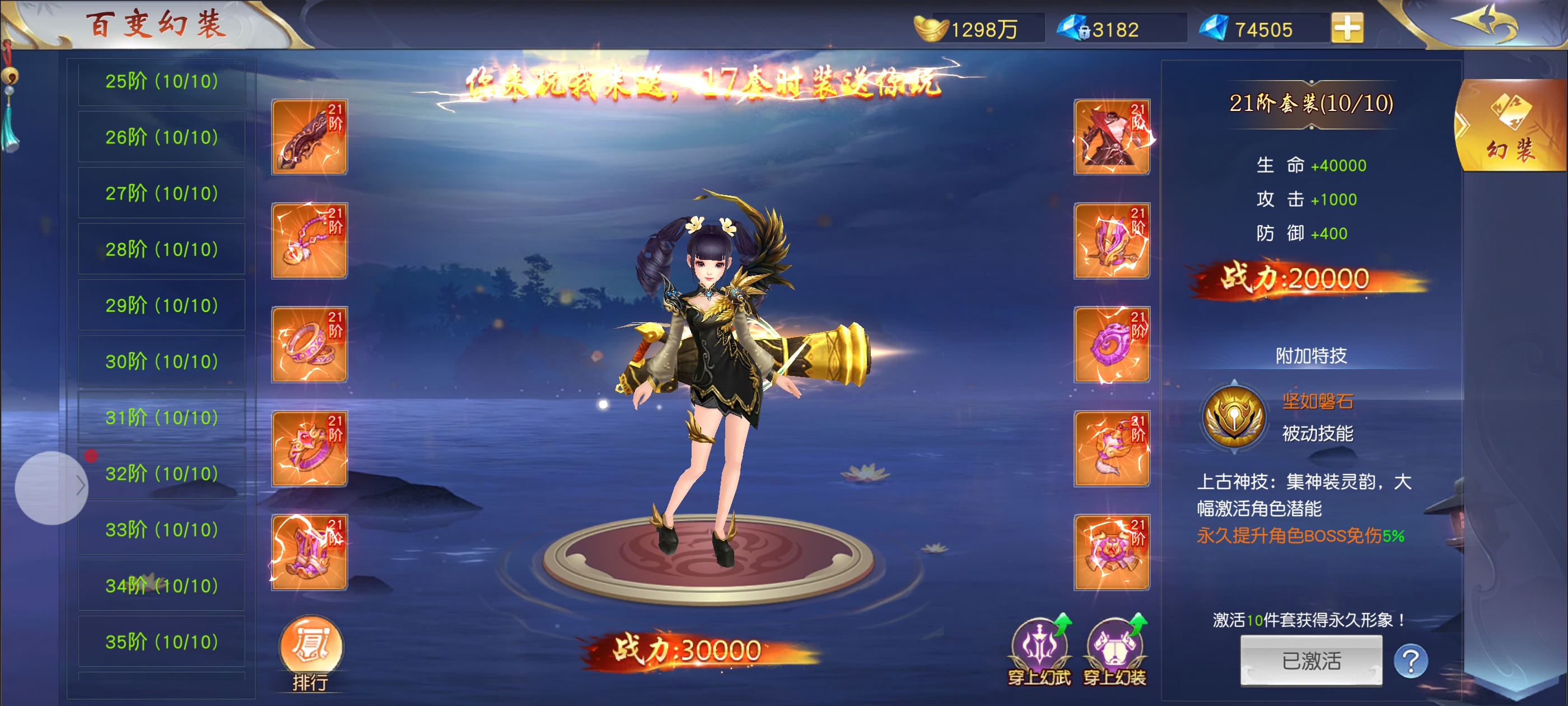Choose the 21阶 twin rings slot
Screen dimensions: 1568x706
tap(309, 345)
